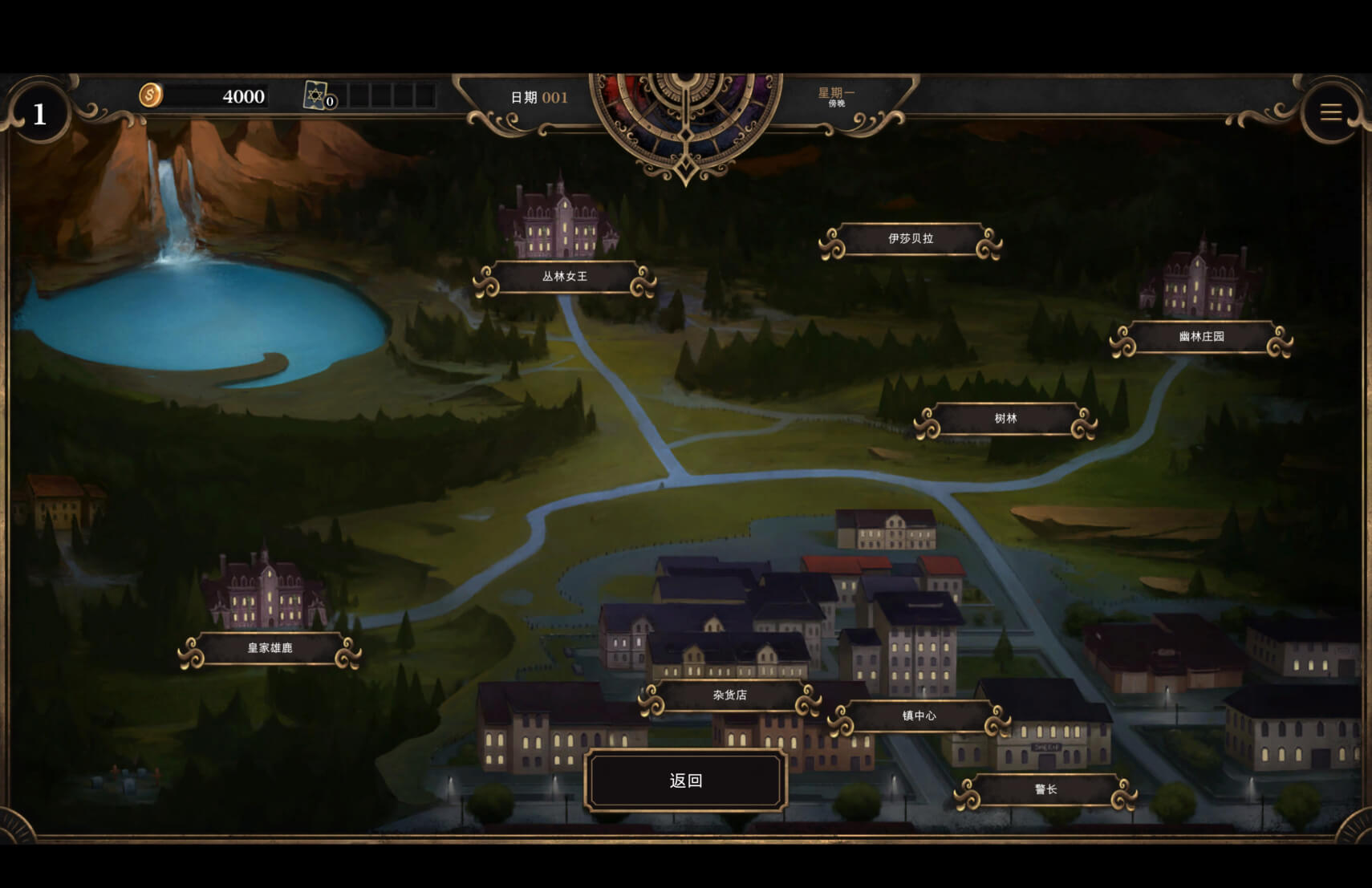Choose the 树林 forest location

pyautogui.click(x=1005, y=419)
